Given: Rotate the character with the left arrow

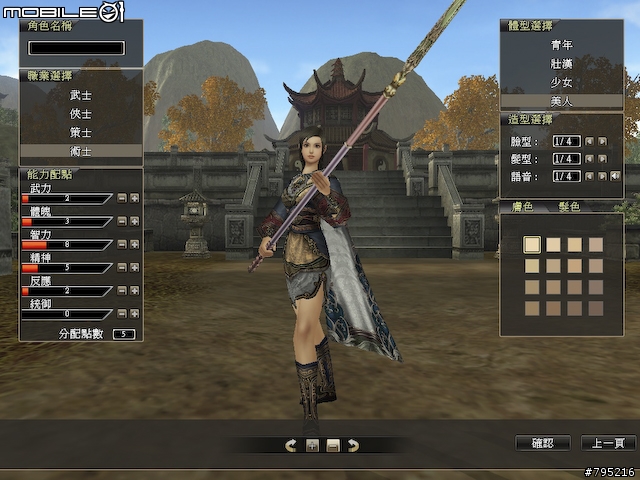Looking at the screenshot, I should (291, 445).
